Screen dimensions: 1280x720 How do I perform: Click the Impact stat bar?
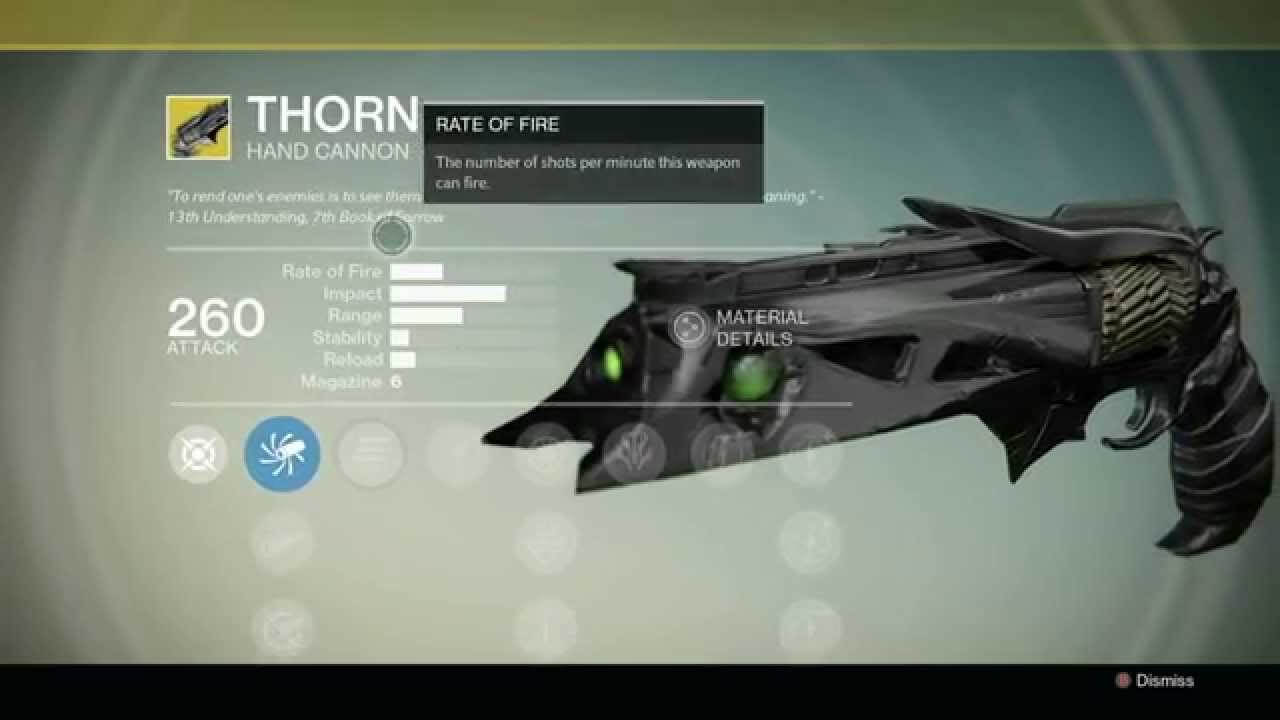(x=448, y=293)
